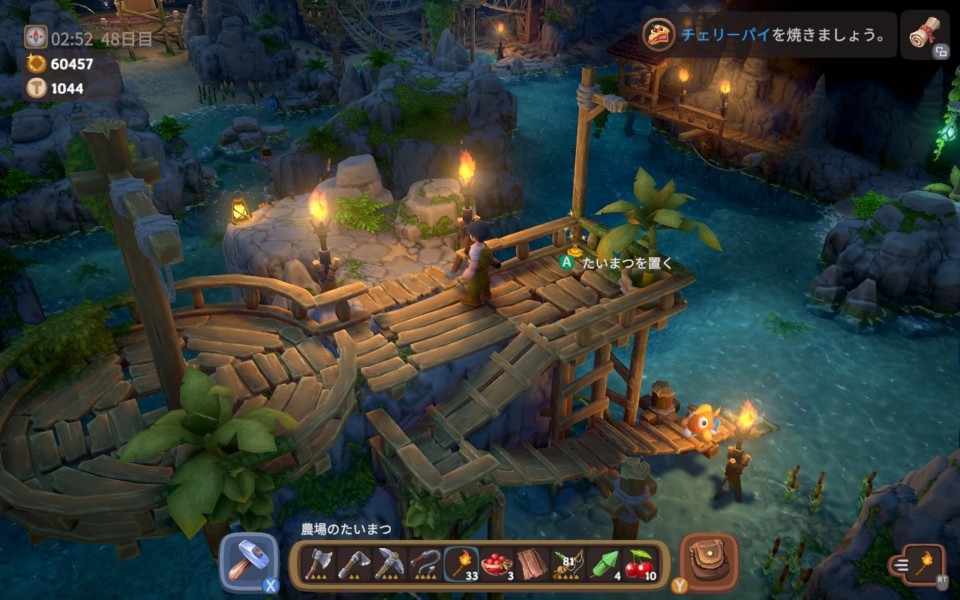This screenshot has height=600, width=960.
Task: Open the cherry pie quest tracker
Action: [x=768, y=35]
